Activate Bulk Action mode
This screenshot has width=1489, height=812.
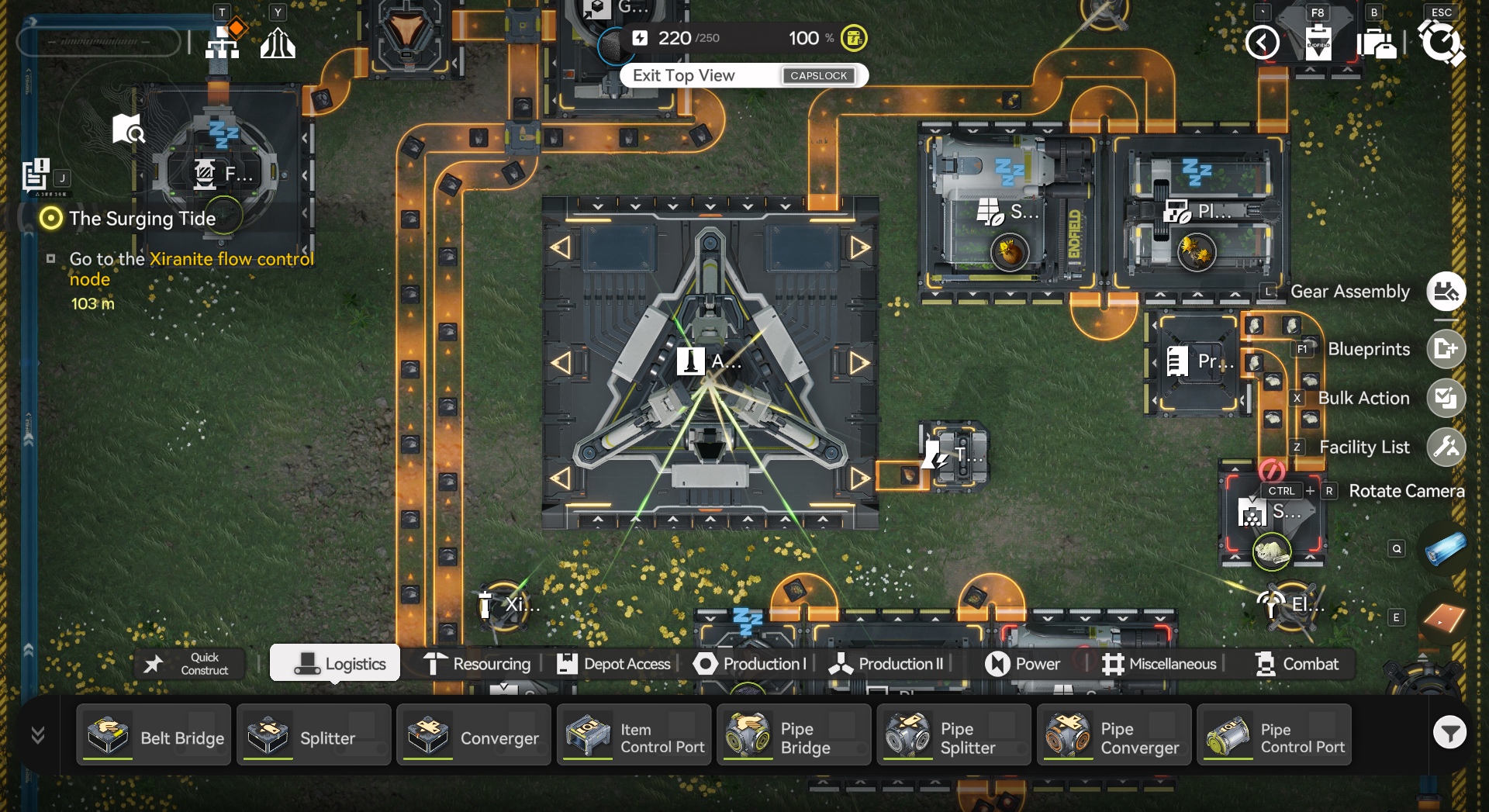[1446, 398]
